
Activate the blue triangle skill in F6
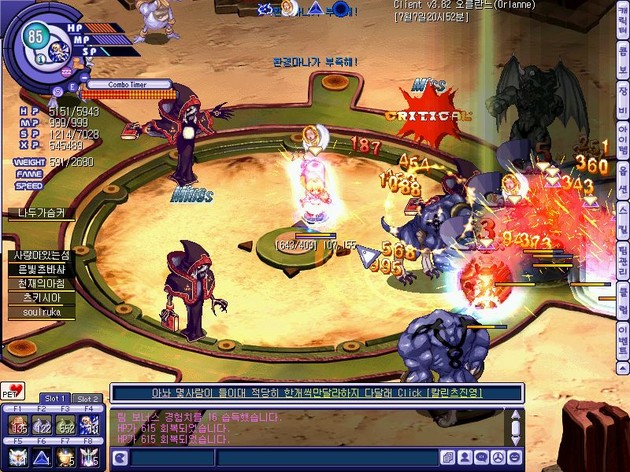point(43,458)
